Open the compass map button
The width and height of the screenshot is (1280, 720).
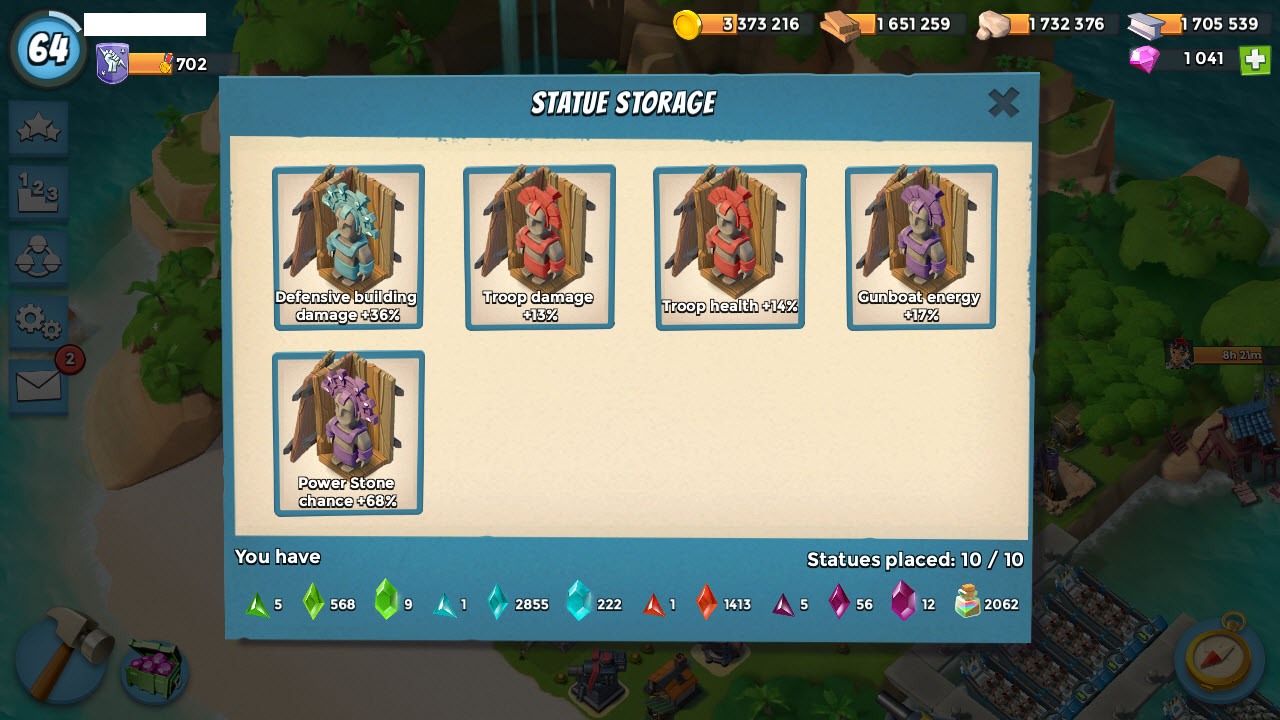click(x=1217, y=657)
